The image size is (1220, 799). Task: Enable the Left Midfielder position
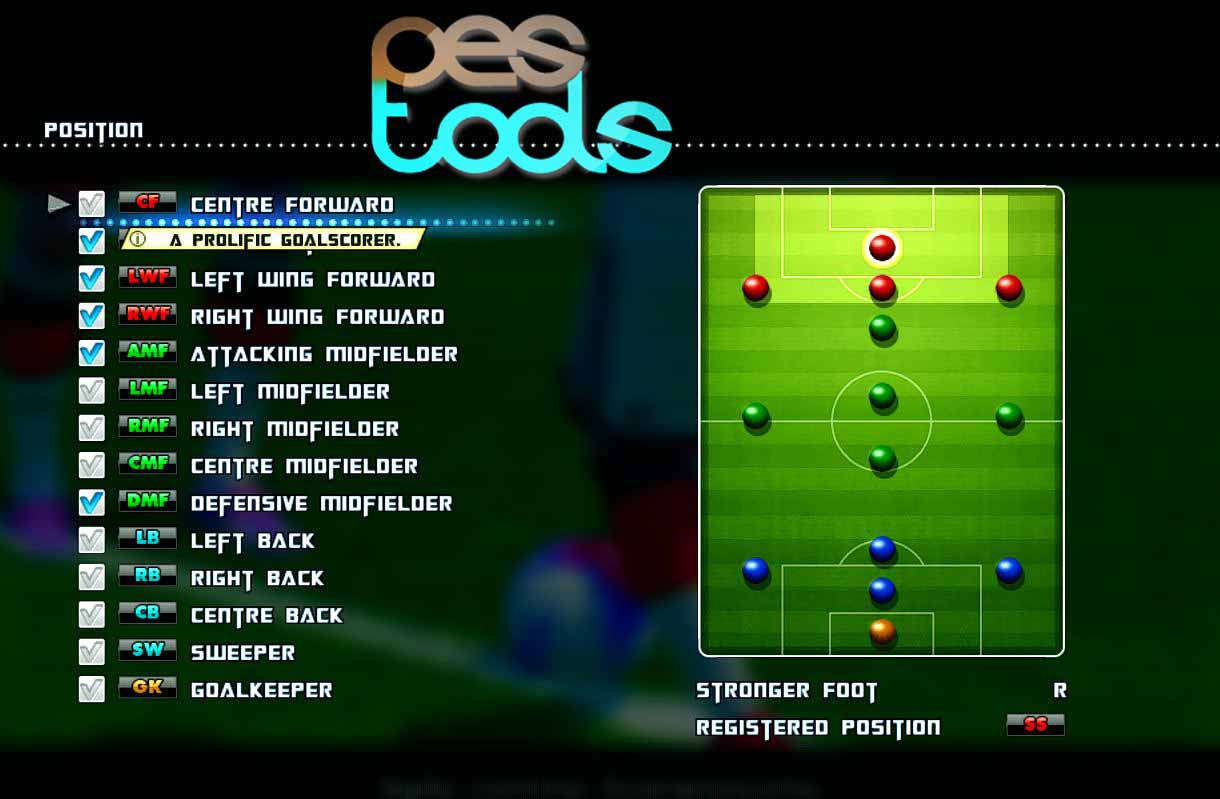point(91,391)
